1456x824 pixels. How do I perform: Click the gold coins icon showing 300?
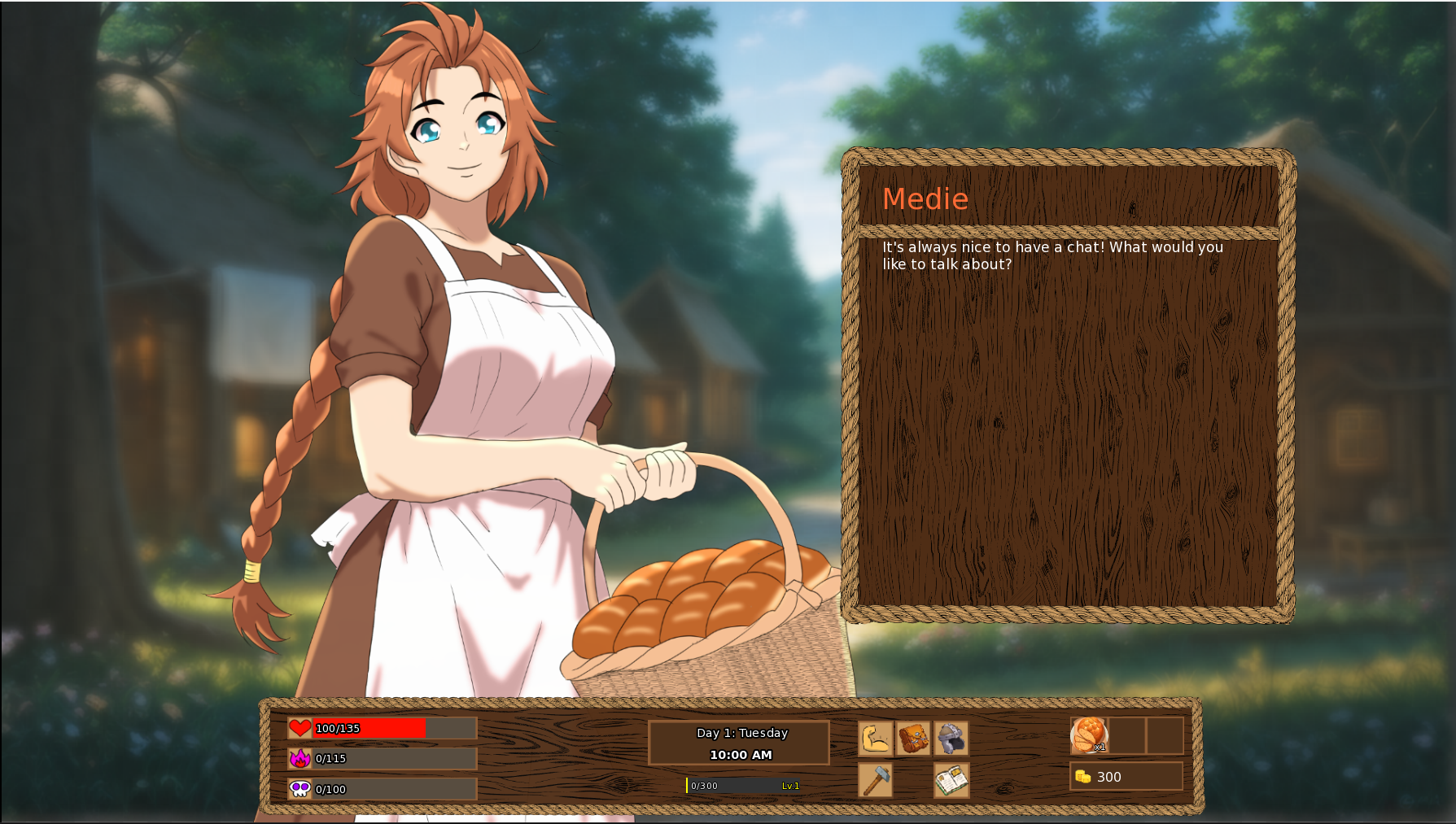coord(1082,776)
